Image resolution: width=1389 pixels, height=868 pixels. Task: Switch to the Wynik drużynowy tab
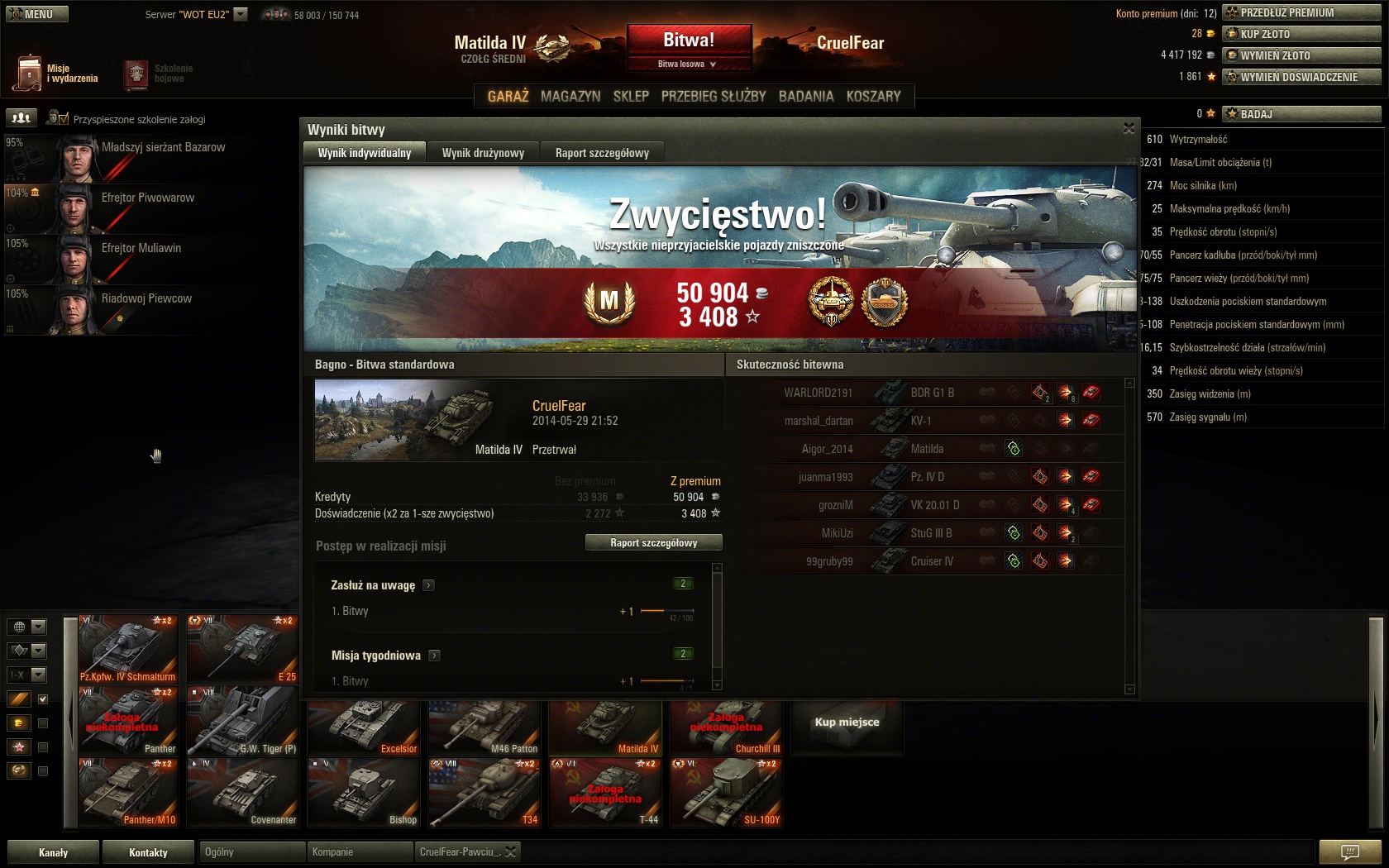[483, 153]
